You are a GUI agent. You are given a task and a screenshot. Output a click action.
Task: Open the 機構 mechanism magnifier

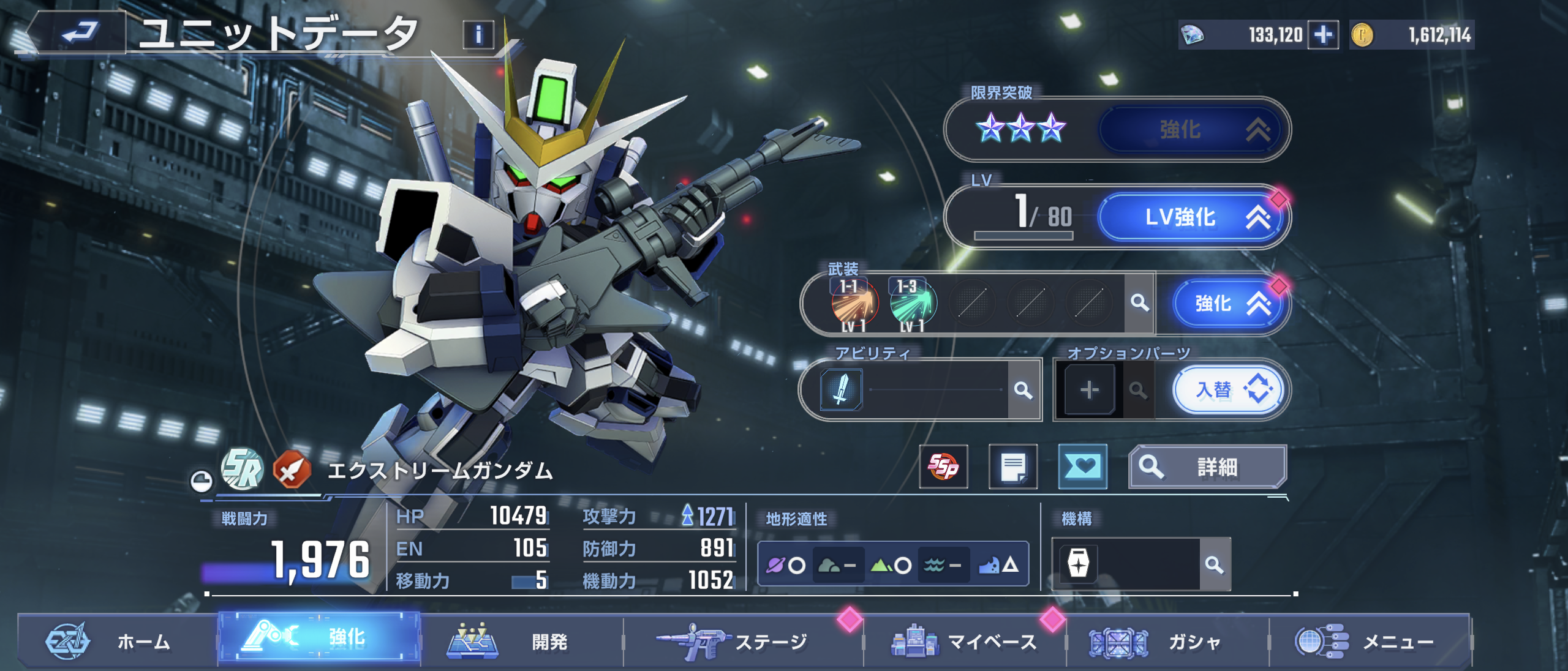point(1214,564)
